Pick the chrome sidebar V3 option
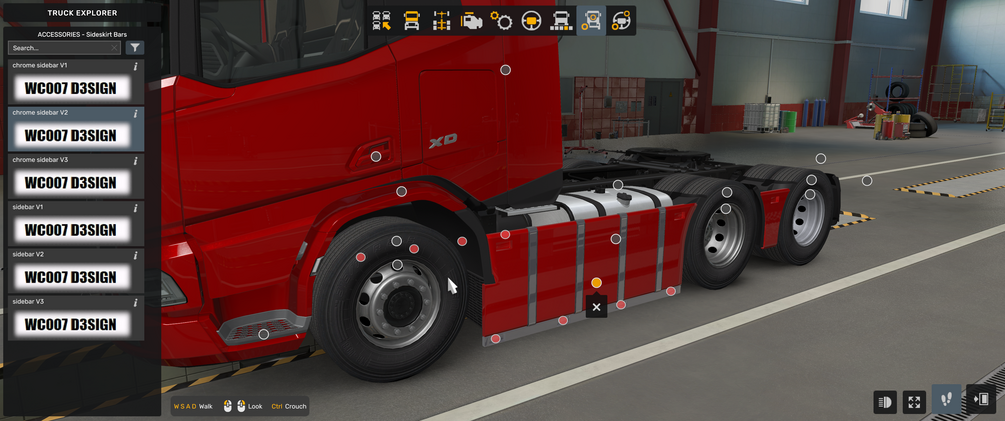 70,183
